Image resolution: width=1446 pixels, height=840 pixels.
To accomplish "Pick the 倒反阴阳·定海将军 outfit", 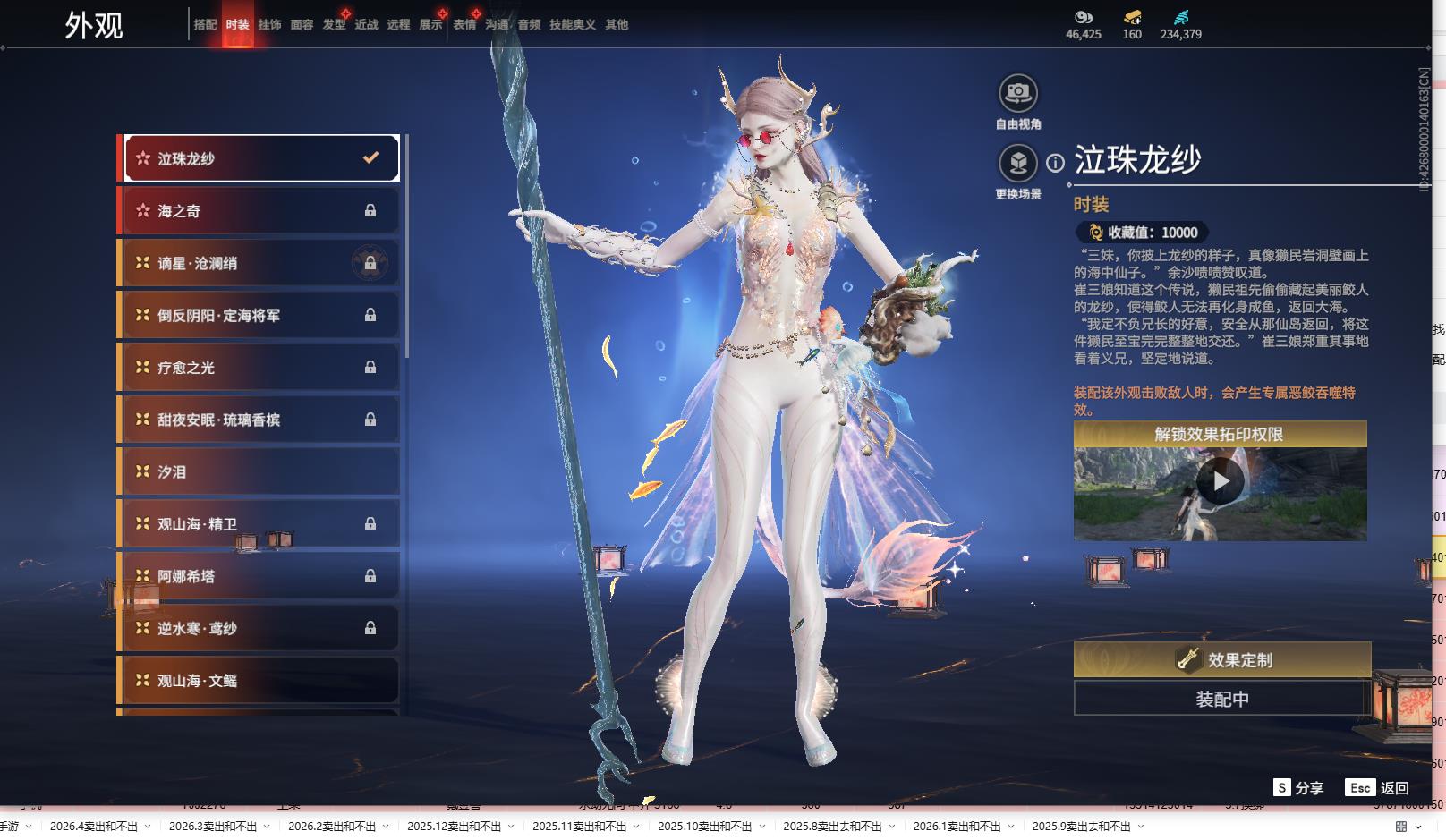I will (260, 315).
